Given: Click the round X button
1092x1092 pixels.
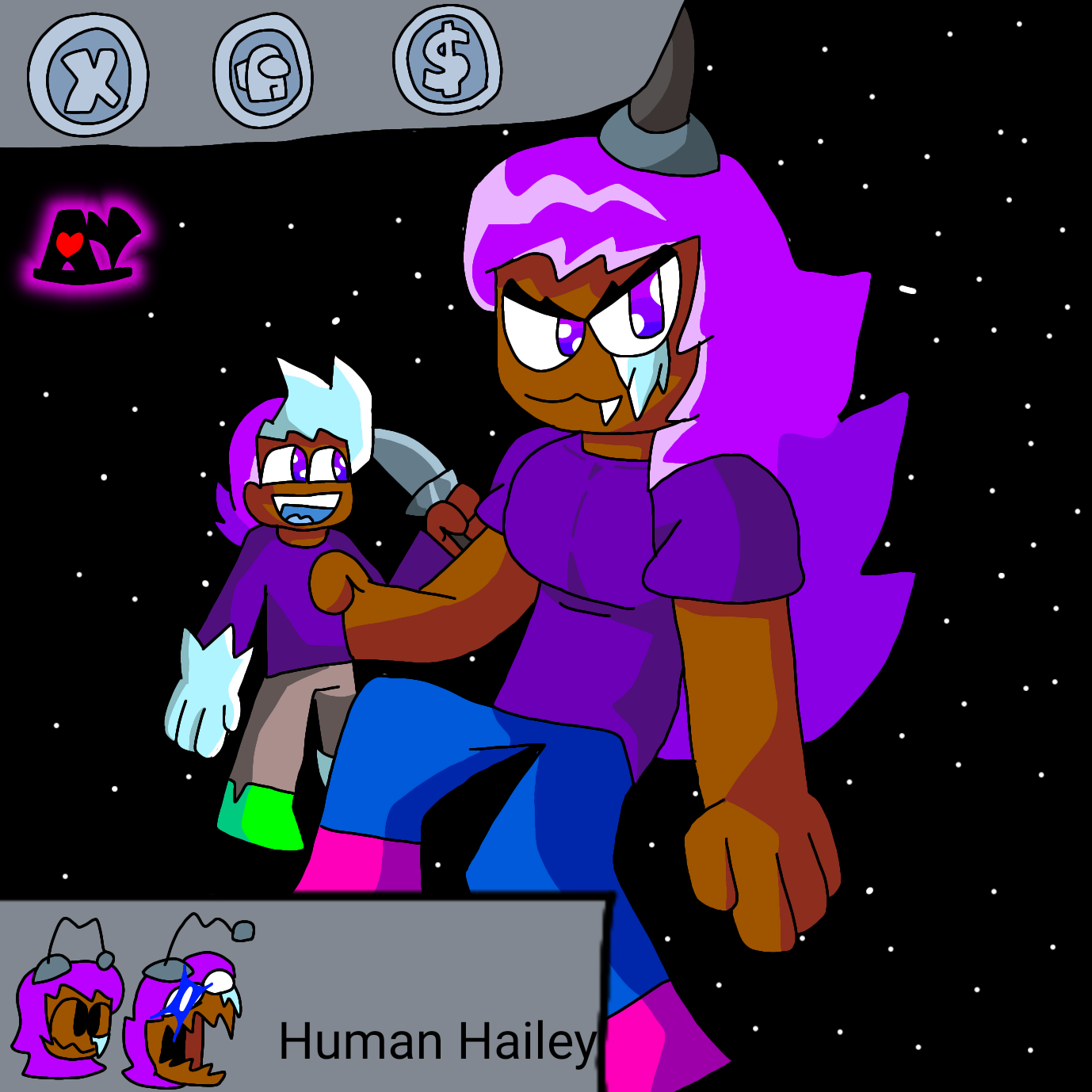Looking at the screenshot, I should [x=88, y=76].
